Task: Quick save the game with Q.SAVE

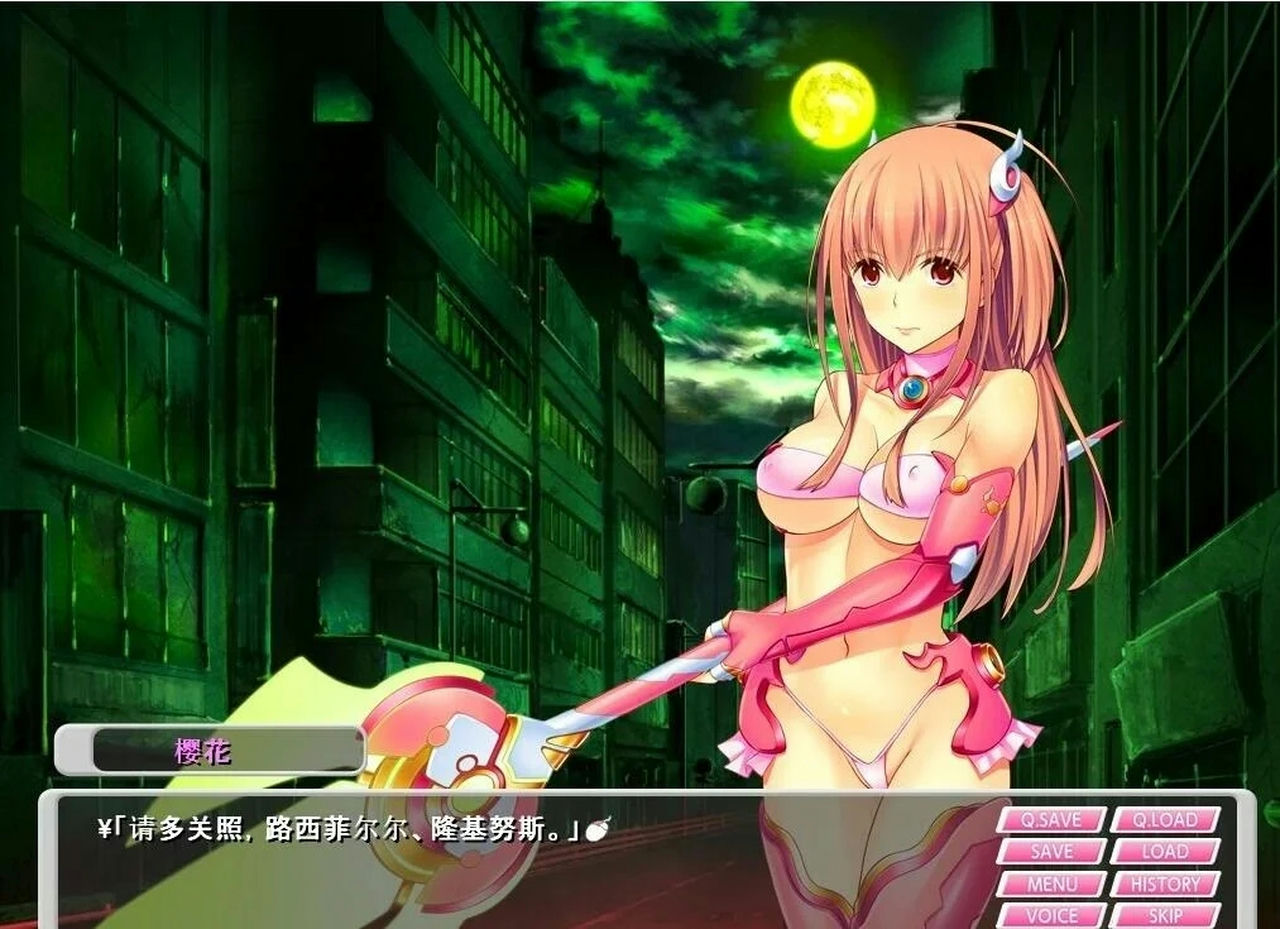Action: [1053, 820]
